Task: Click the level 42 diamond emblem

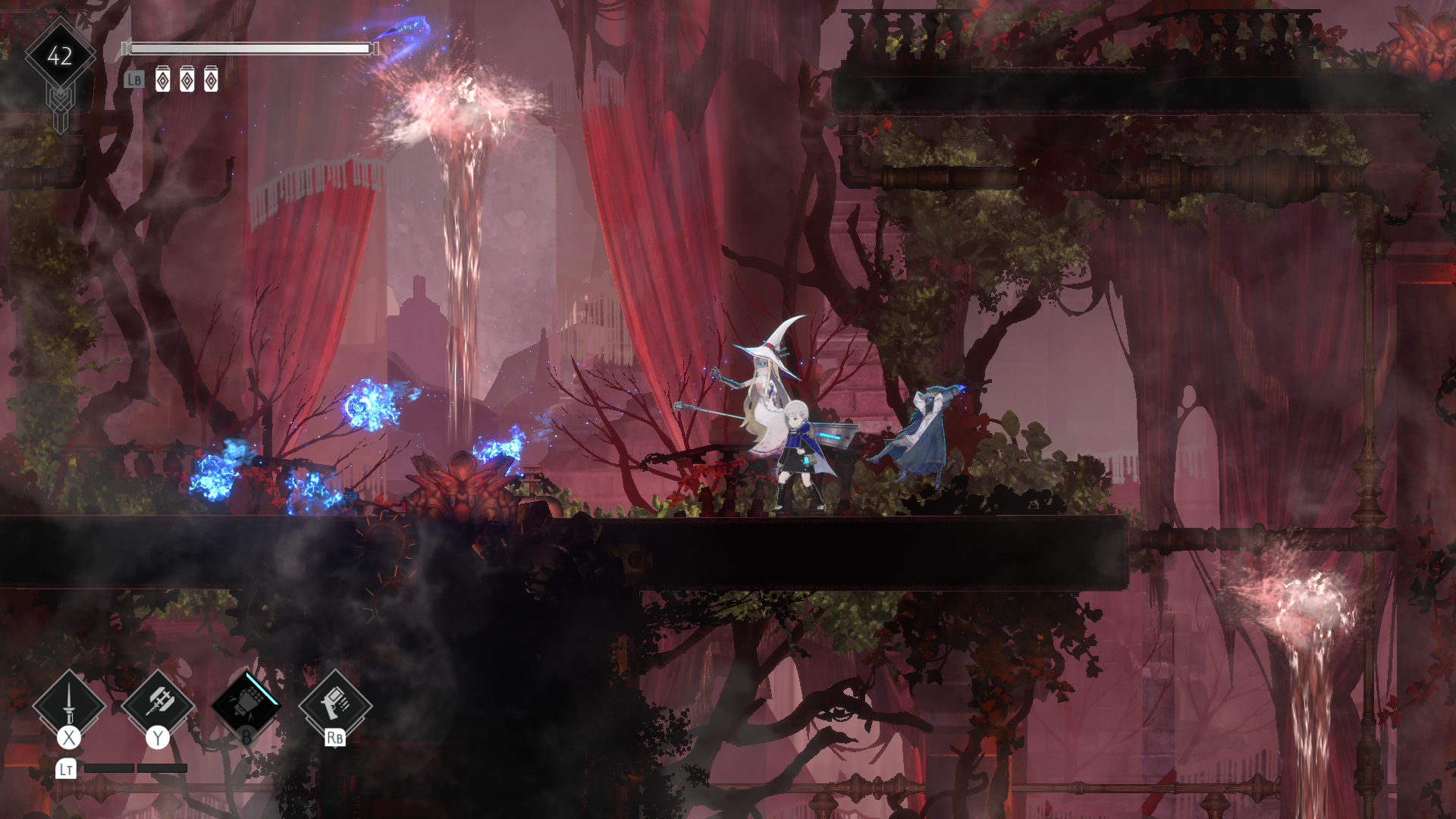Action: pos(59,55)
